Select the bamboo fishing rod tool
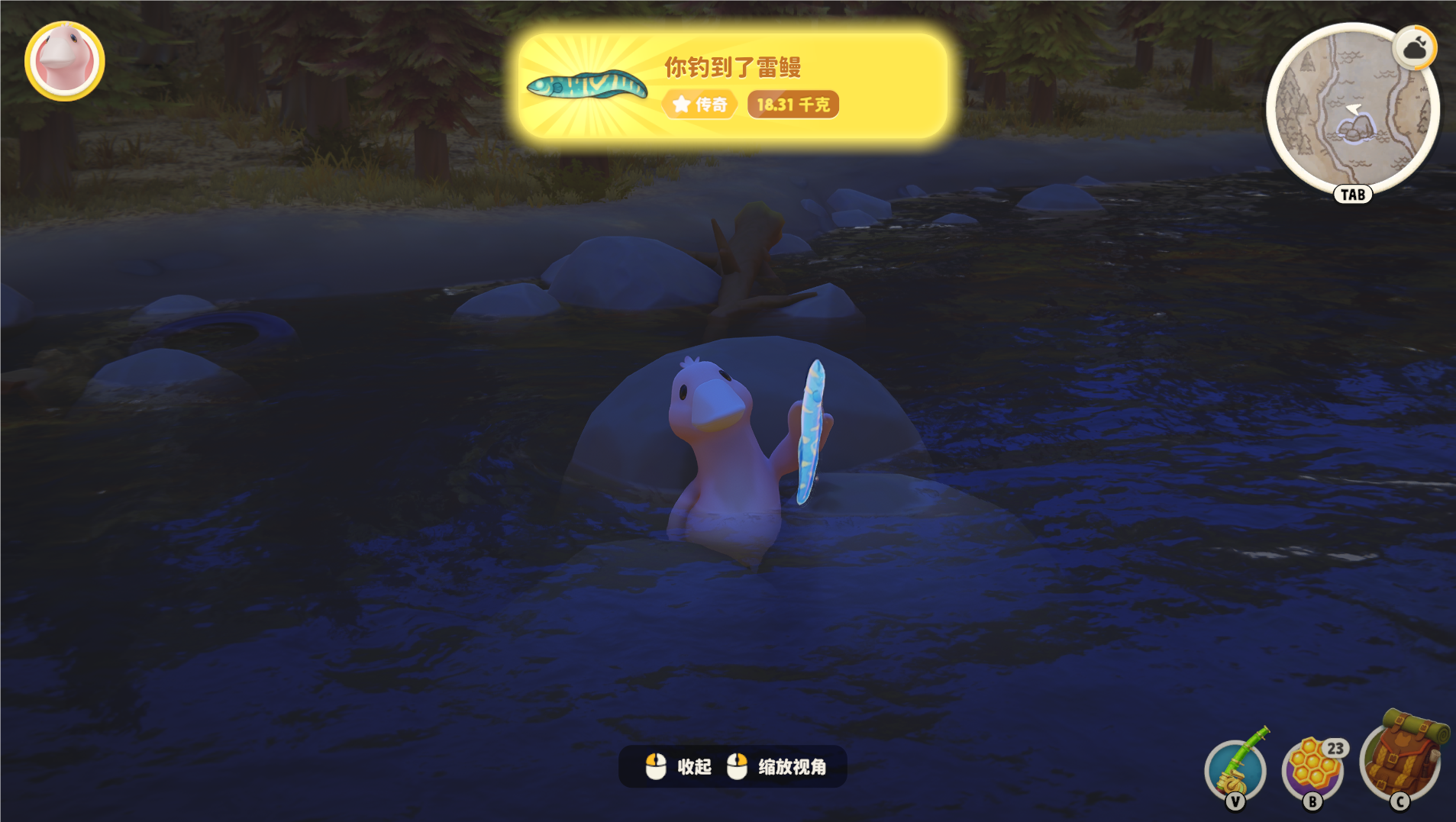1456x822 pixels. tap(1235, 769)
